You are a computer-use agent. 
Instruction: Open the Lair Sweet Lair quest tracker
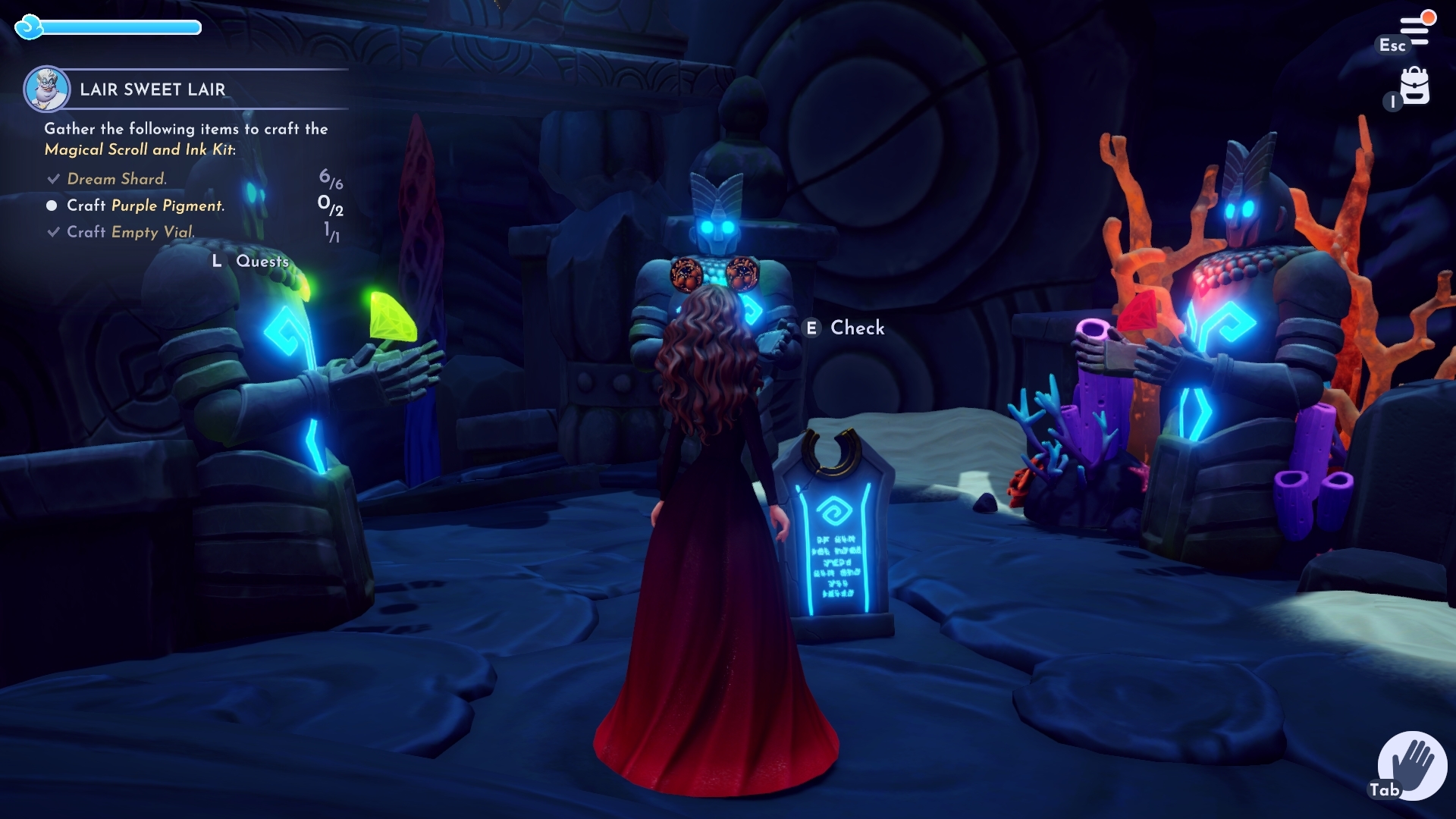click(152, 89)
